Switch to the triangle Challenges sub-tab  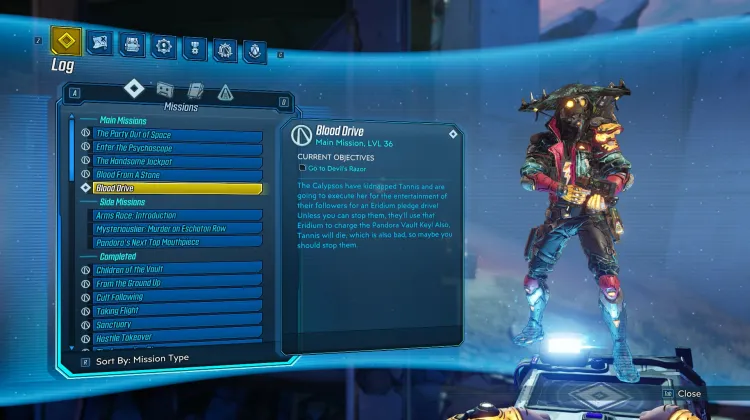[225, 93]
